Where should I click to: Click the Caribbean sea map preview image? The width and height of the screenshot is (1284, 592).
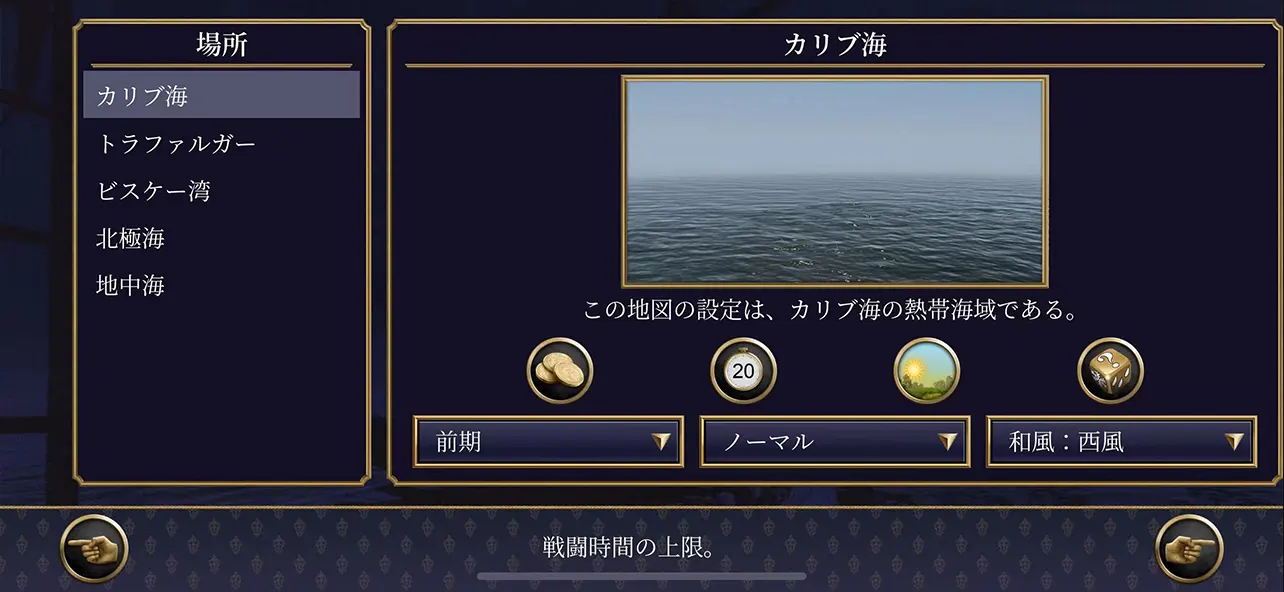[x=835, y=181]
